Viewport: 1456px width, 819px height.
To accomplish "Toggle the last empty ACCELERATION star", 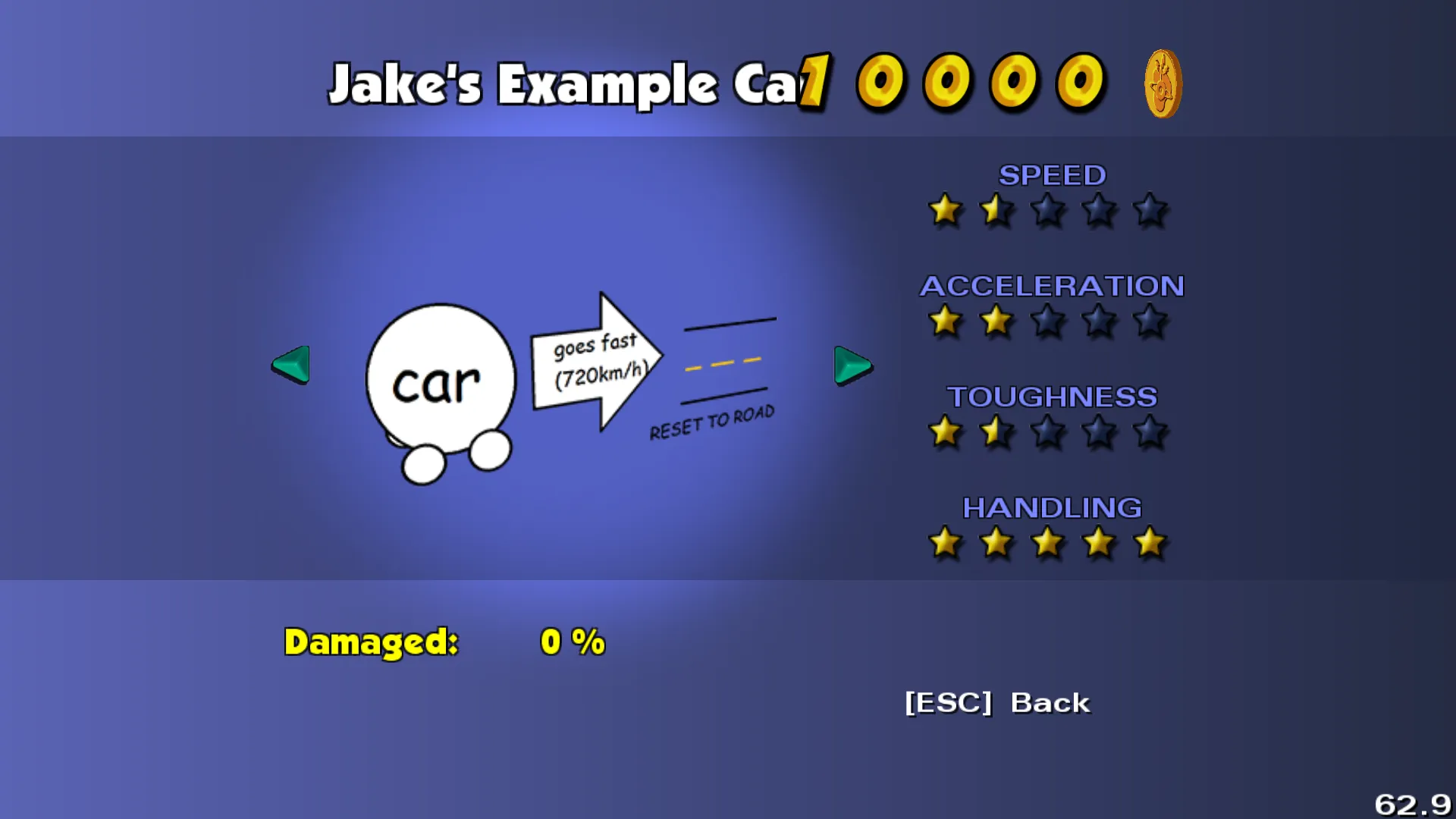I will pos(1149,322).
